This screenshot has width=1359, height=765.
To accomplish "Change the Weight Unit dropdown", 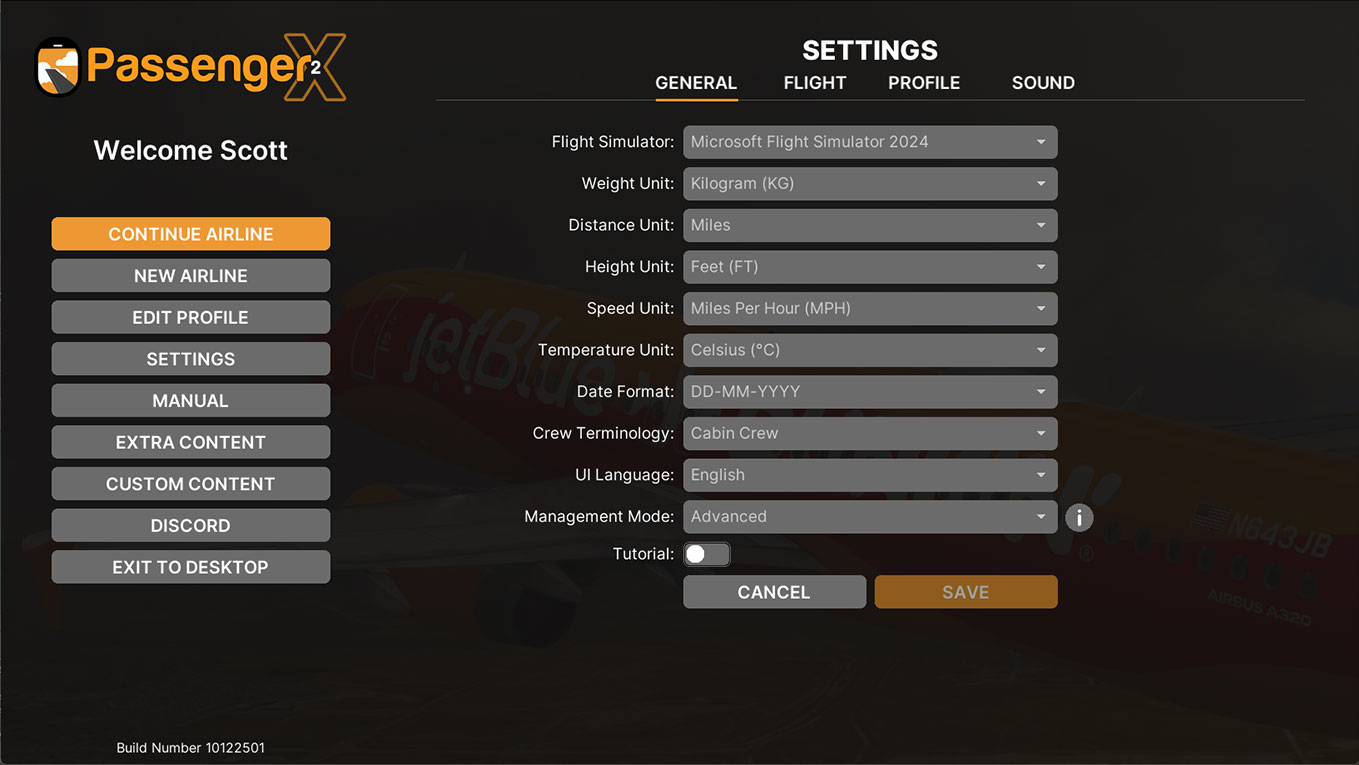I will [869, 184].
